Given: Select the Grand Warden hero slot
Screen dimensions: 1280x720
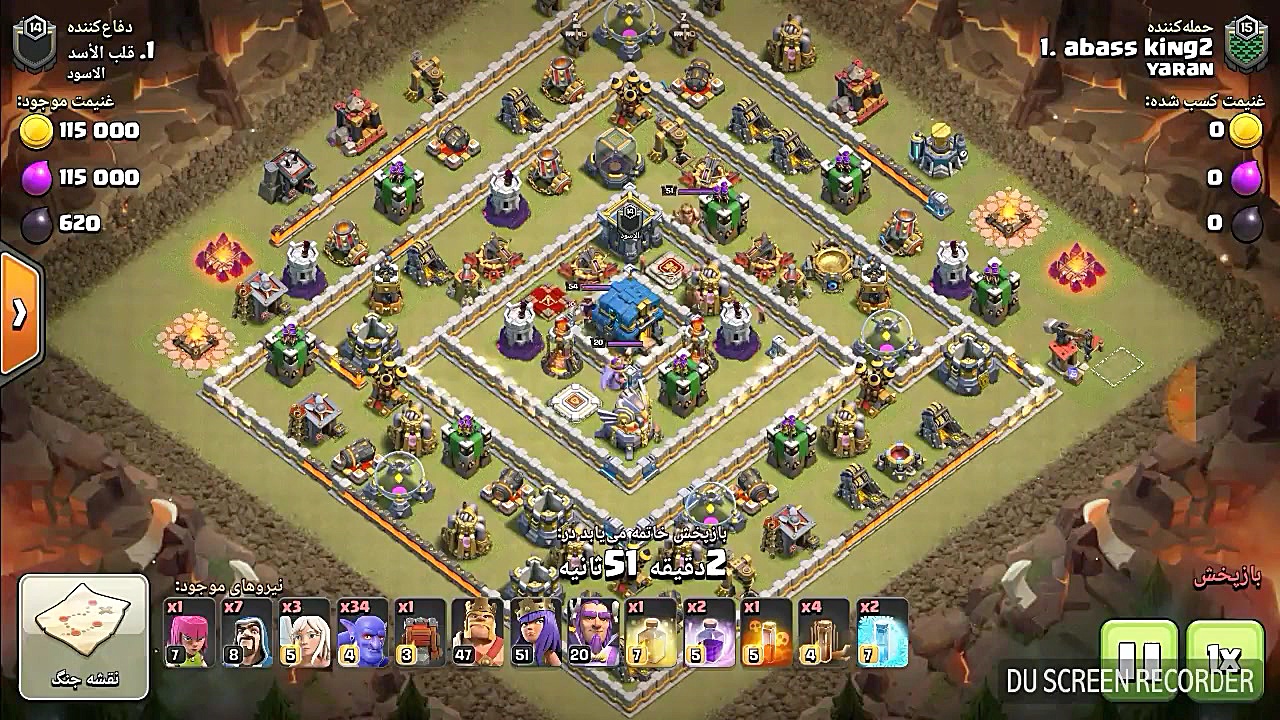Looking at the screenshot, I should [x=593, y=633].
